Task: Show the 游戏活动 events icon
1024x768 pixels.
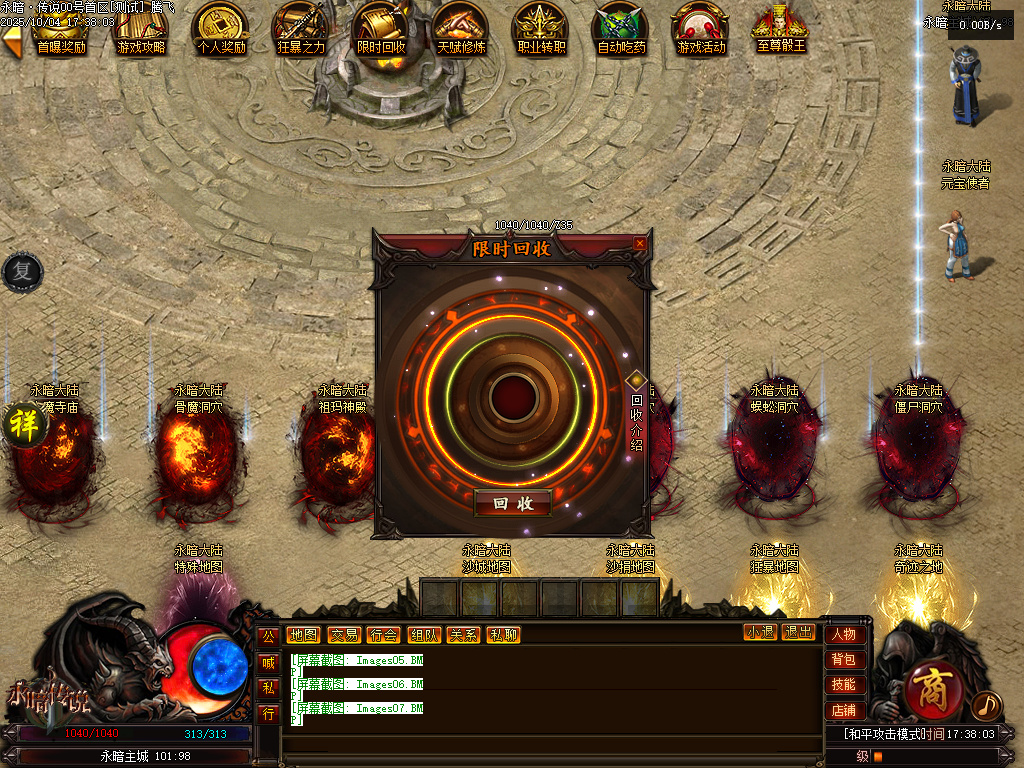Action: point(701,28)
